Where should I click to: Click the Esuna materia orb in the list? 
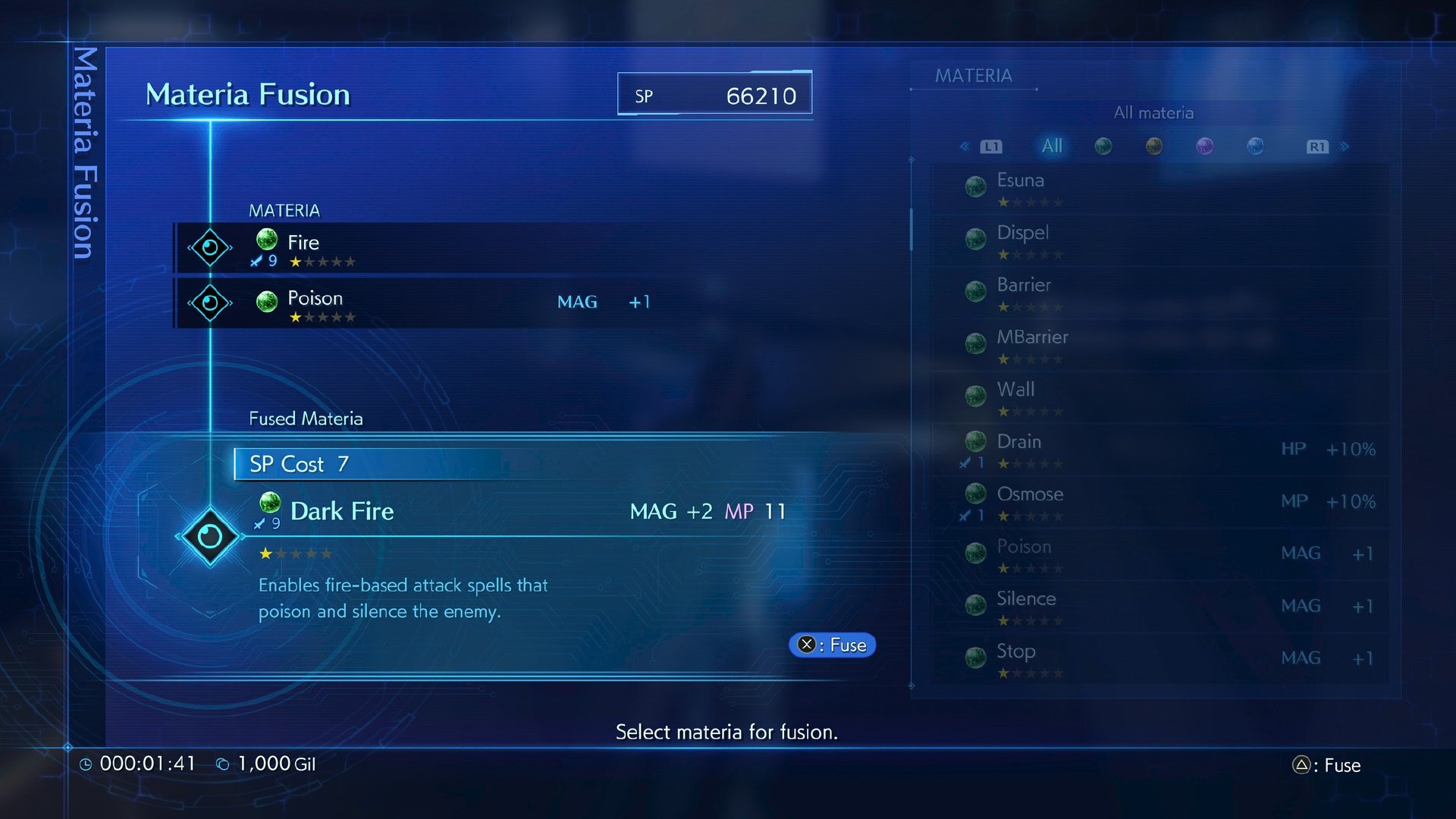click(x=975, y=184)
